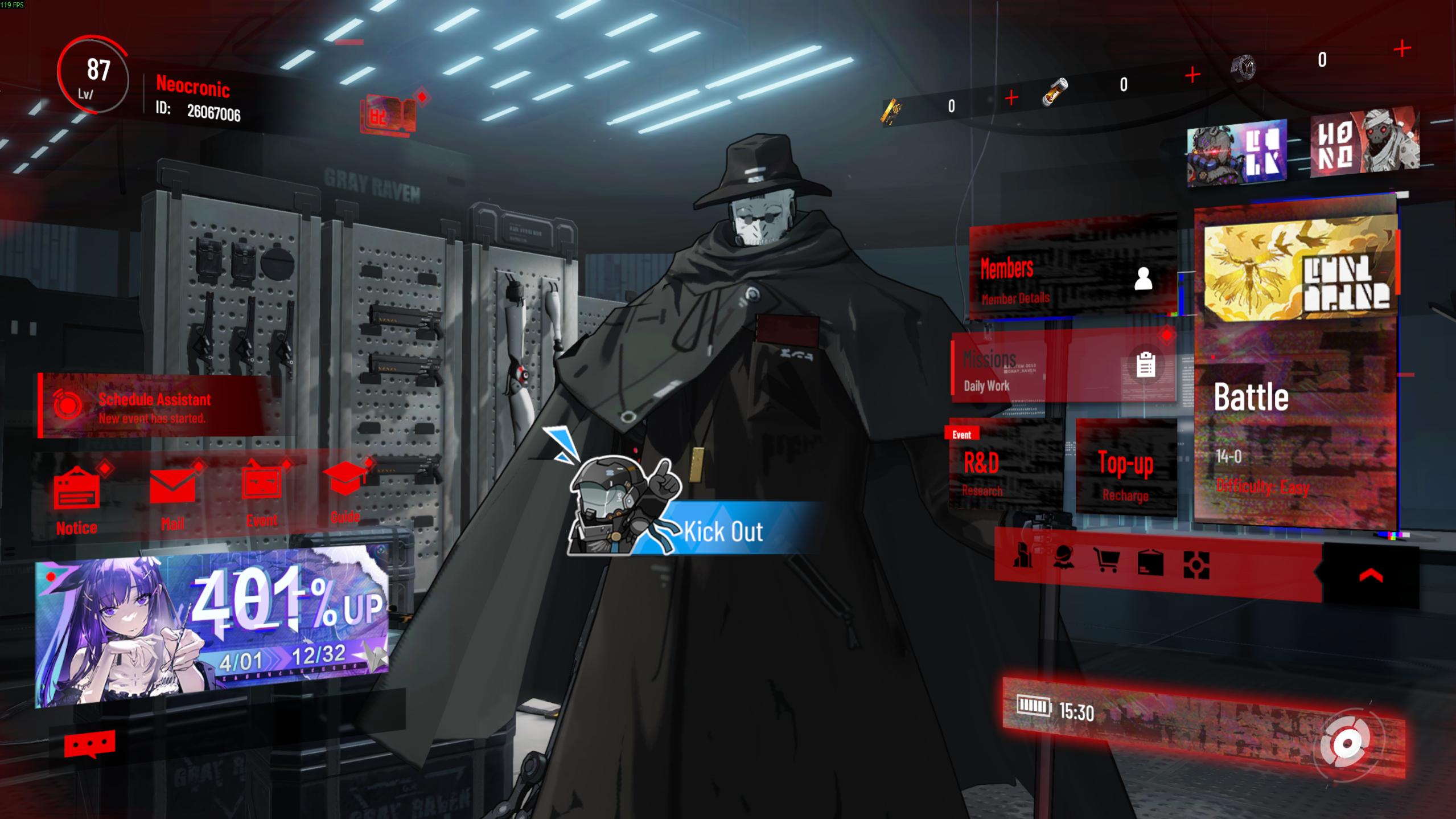
Task: Open the storage box inventory icon
Action: [x=1150, y=563]
